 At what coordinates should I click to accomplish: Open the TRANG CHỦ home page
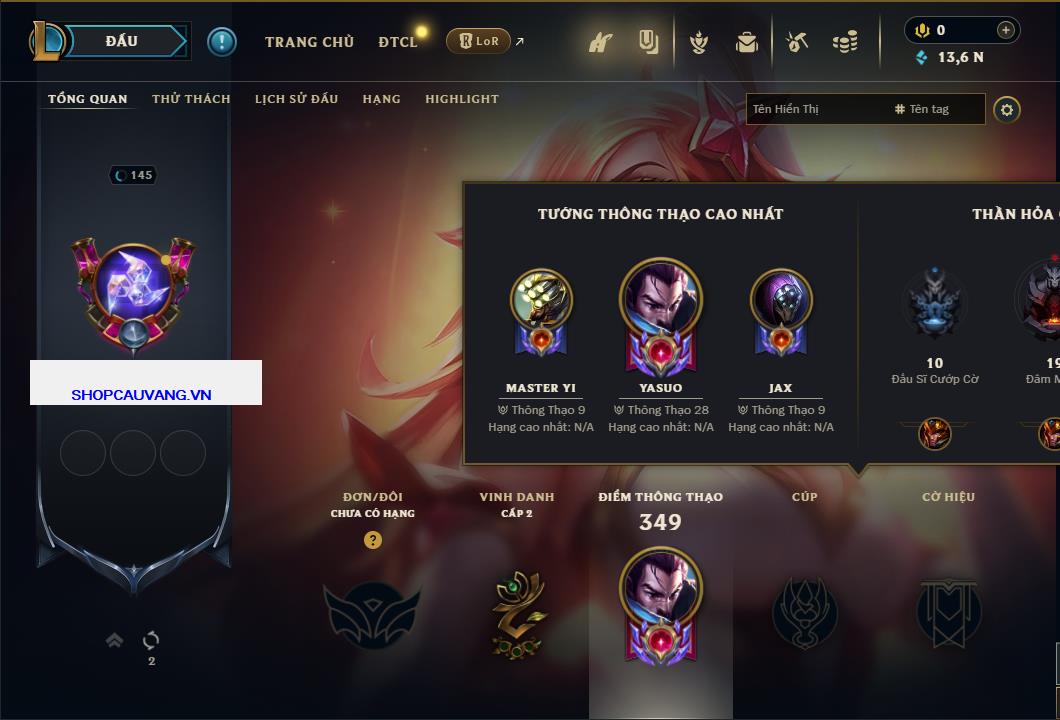point(309,42)
